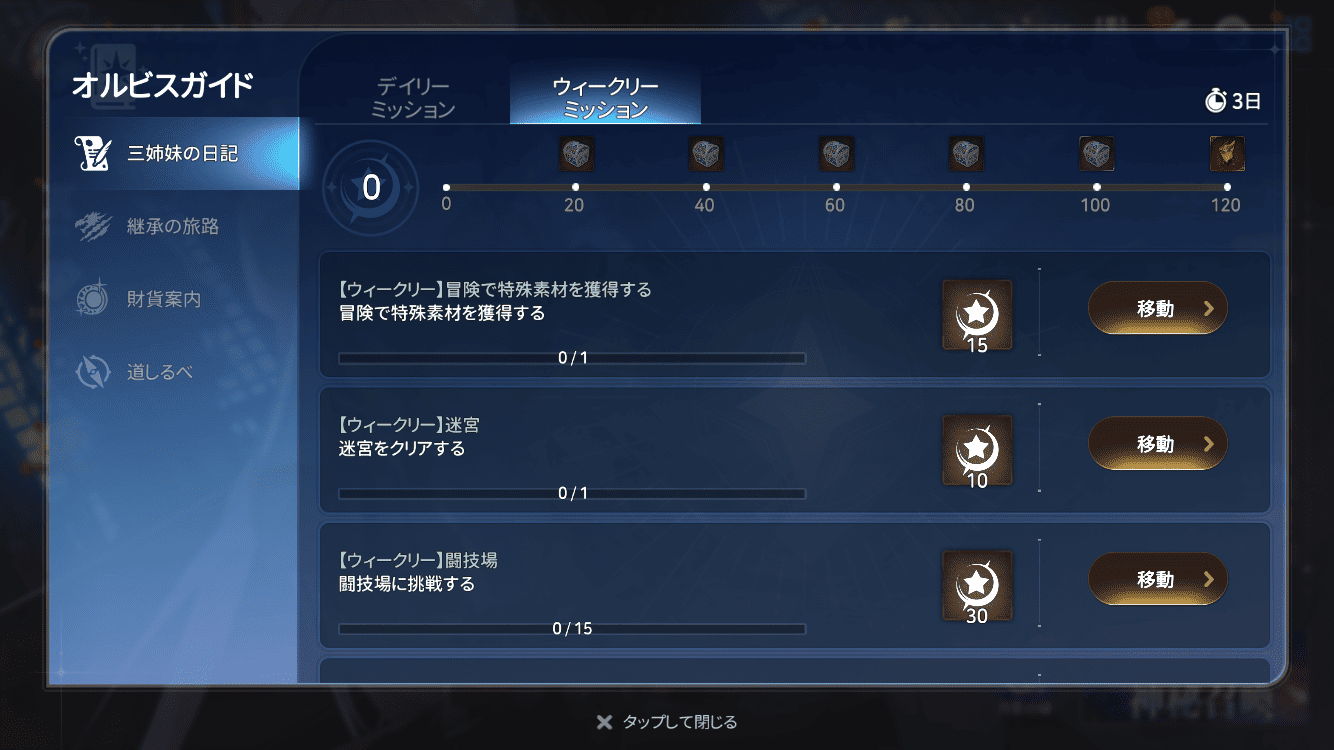Open the gold chest reward at 120 points

[x=1226, y=152]
